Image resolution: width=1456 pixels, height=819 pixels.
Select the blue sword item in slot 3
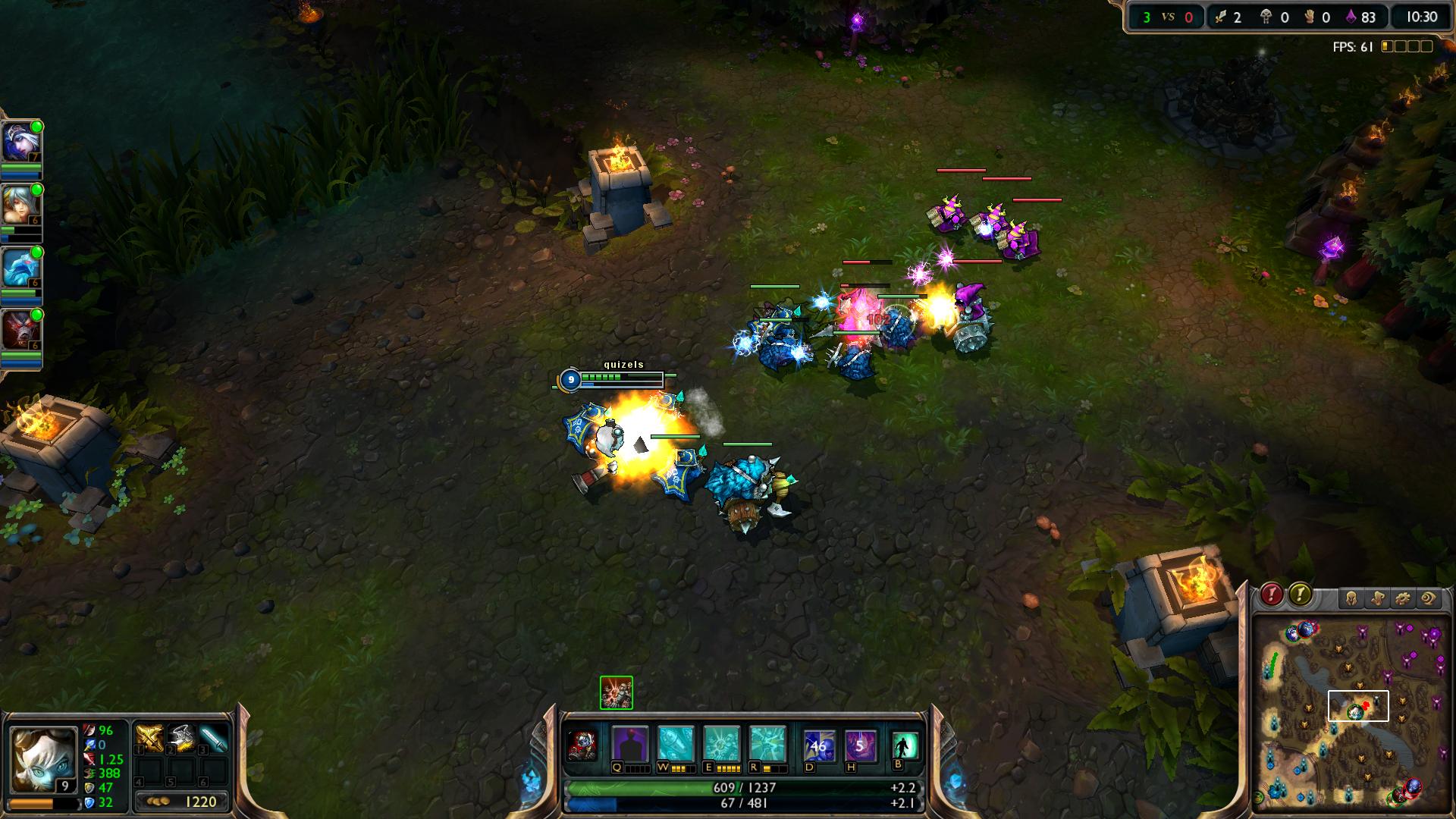pyautogui.click(x=214, y=738)
